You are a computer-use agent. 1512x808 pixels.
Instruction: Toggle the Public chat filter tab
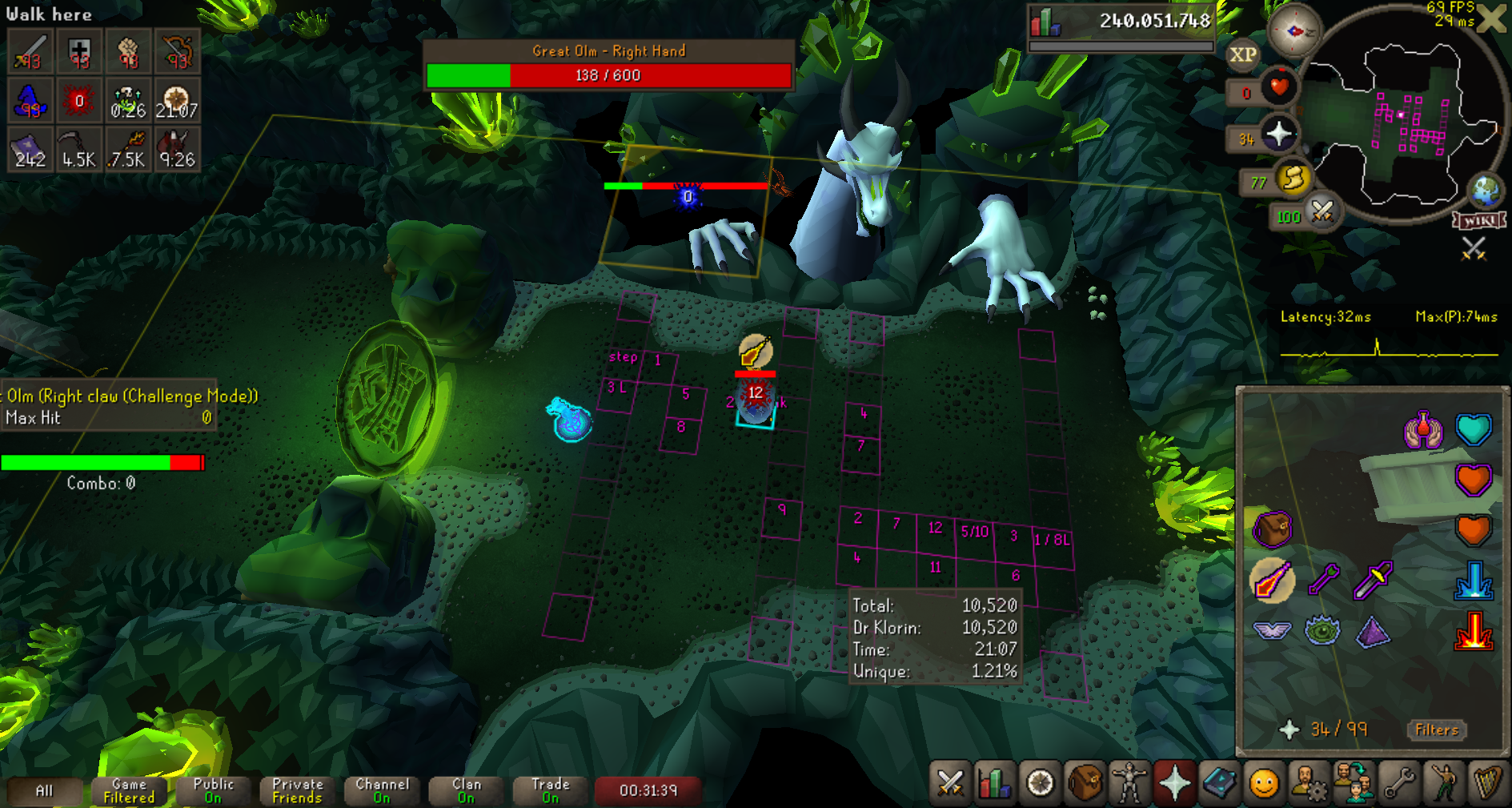tap(213, 790)
